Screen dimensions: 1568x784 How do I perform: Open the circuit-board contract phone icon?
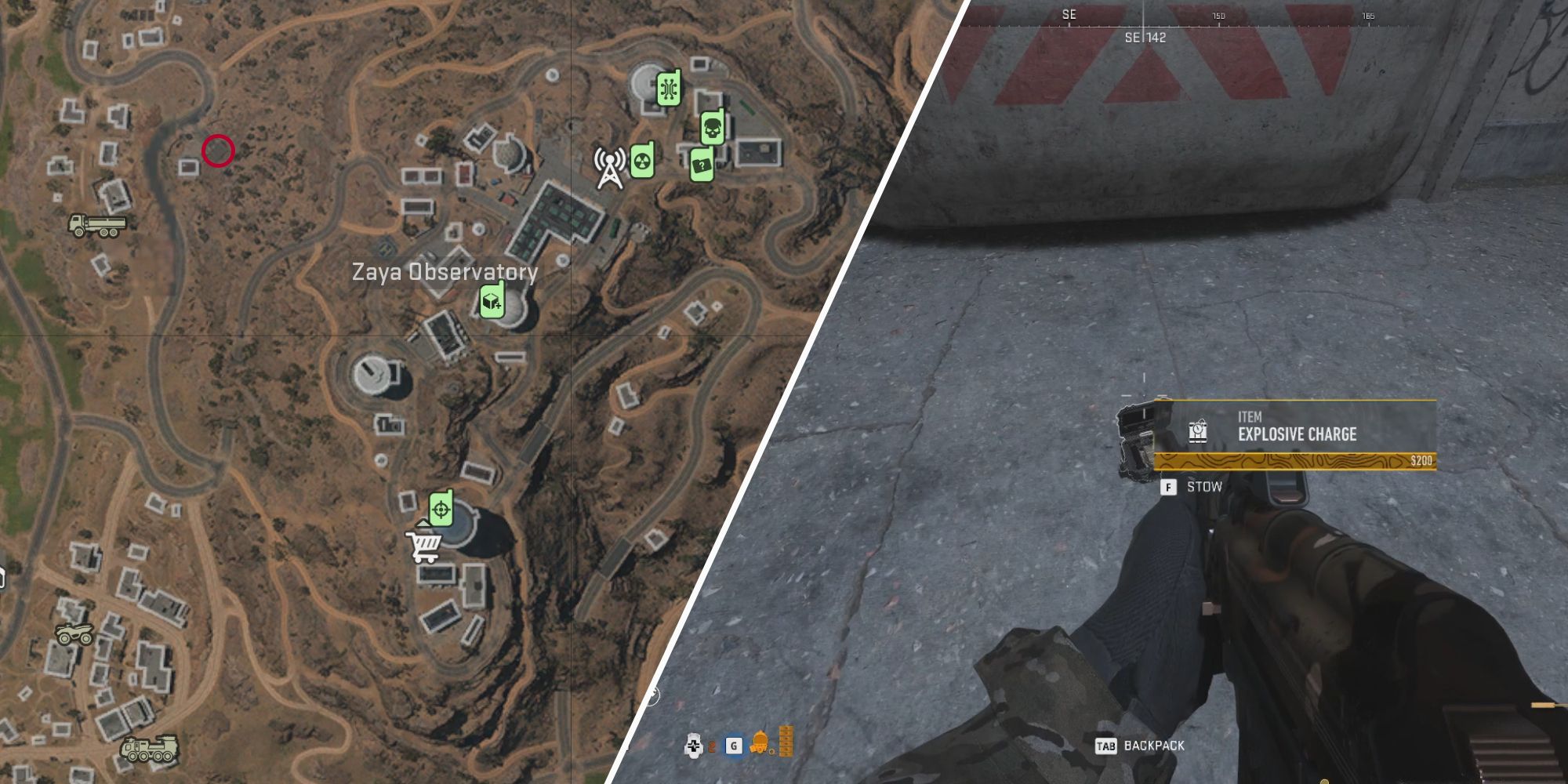click(669, 87)
